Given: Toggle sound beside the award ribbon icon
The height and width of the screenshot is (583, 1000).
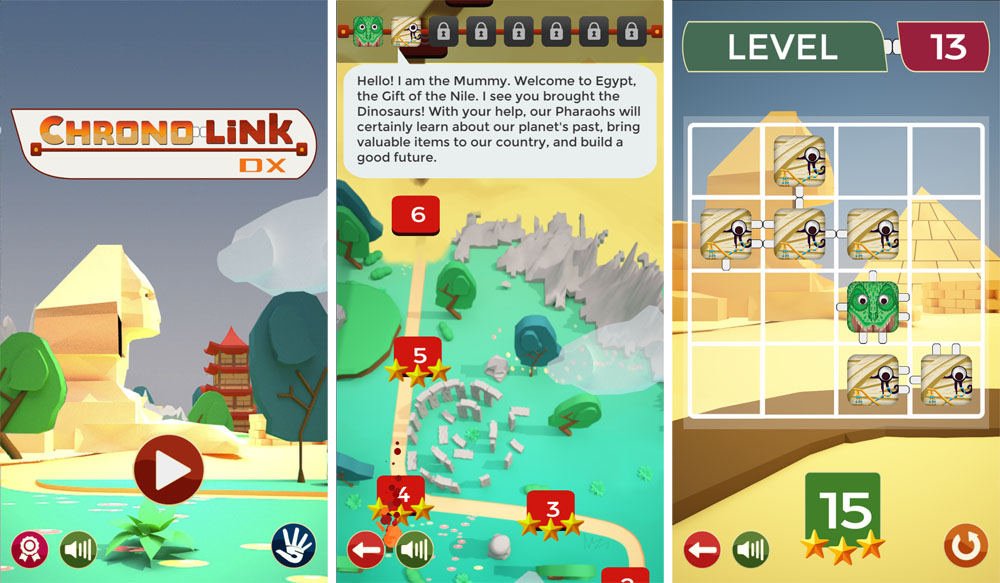Looking at the screenshot, I should (x=77, y=548).
